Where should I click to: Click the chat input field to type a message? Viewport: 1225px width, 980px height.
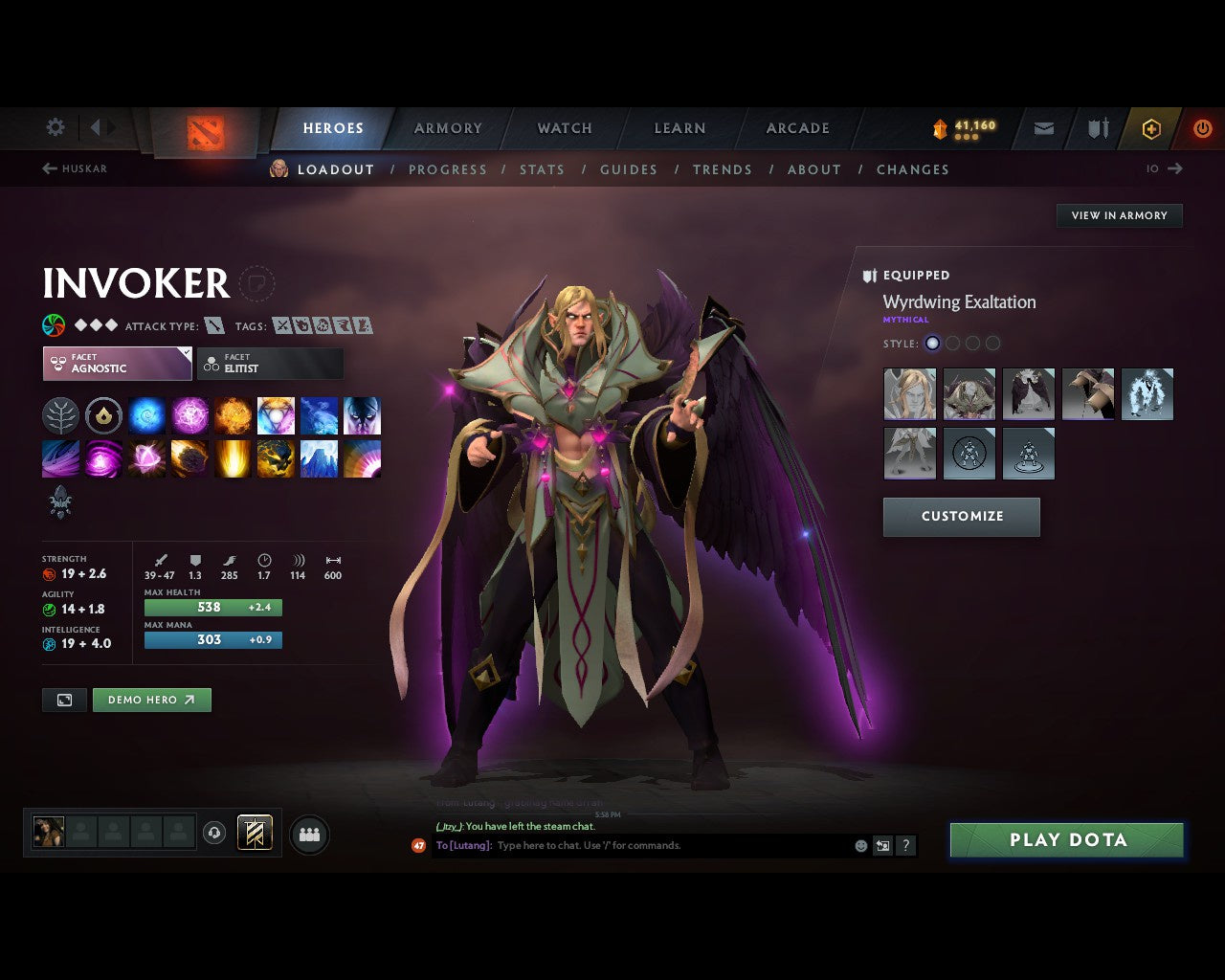670,845
